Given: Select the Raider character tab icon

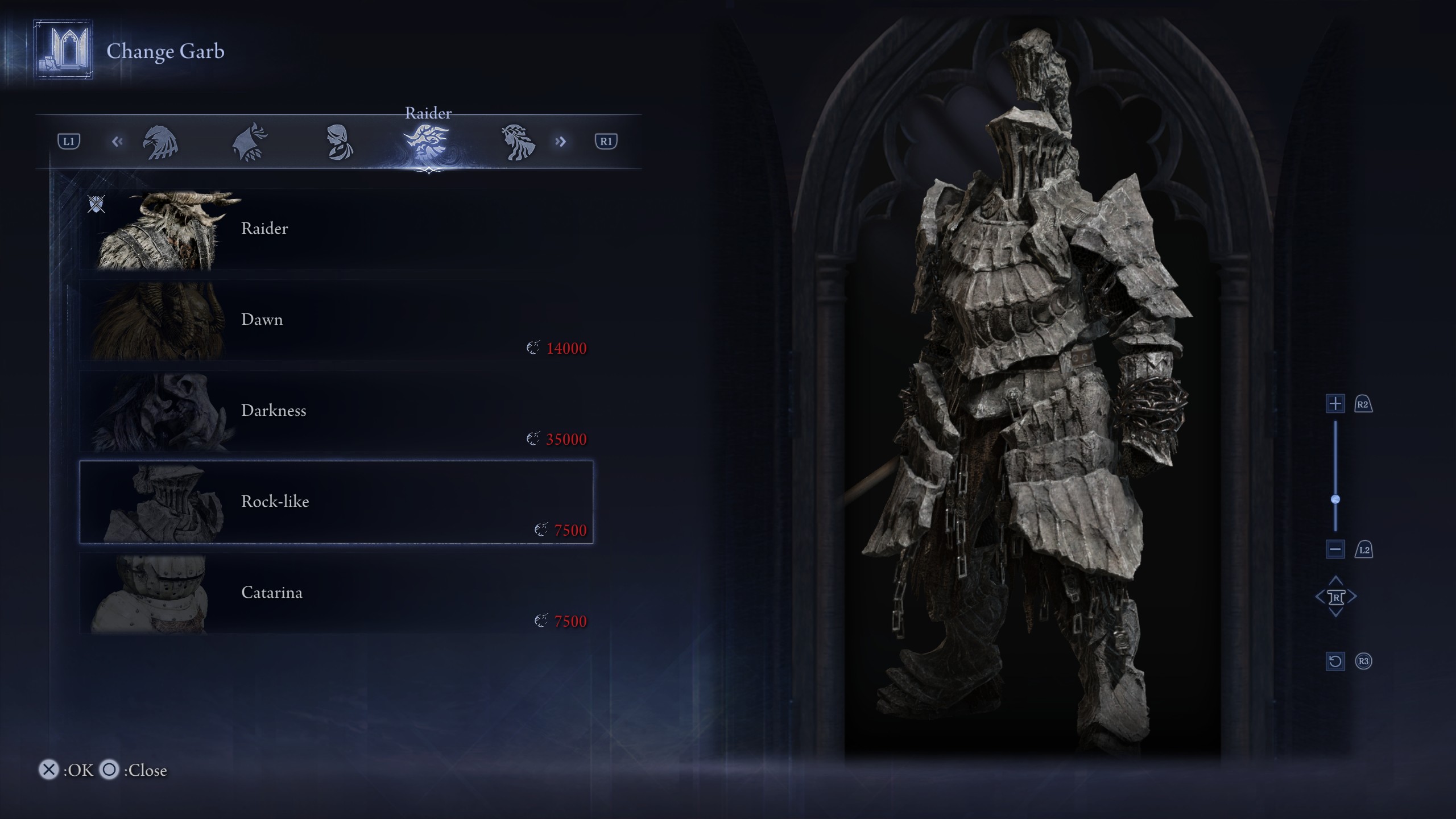Looking at the screenshot, I should 427,142.
